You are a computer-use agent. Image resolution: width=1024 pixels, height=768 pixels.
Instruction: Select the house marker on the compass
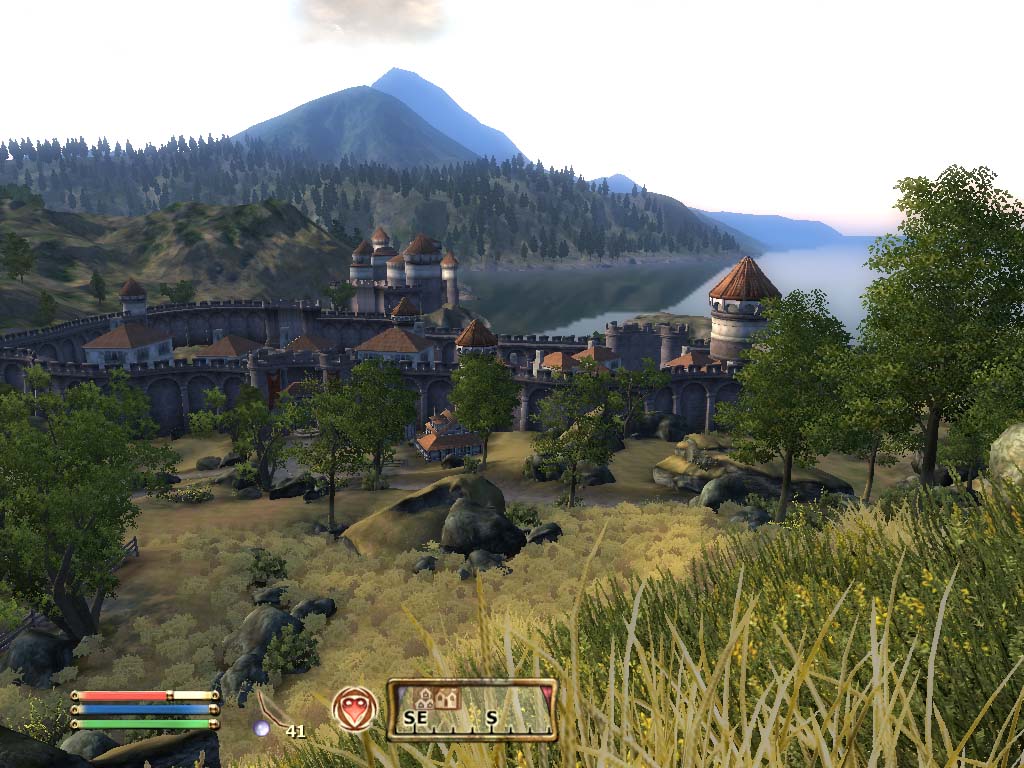446,698
